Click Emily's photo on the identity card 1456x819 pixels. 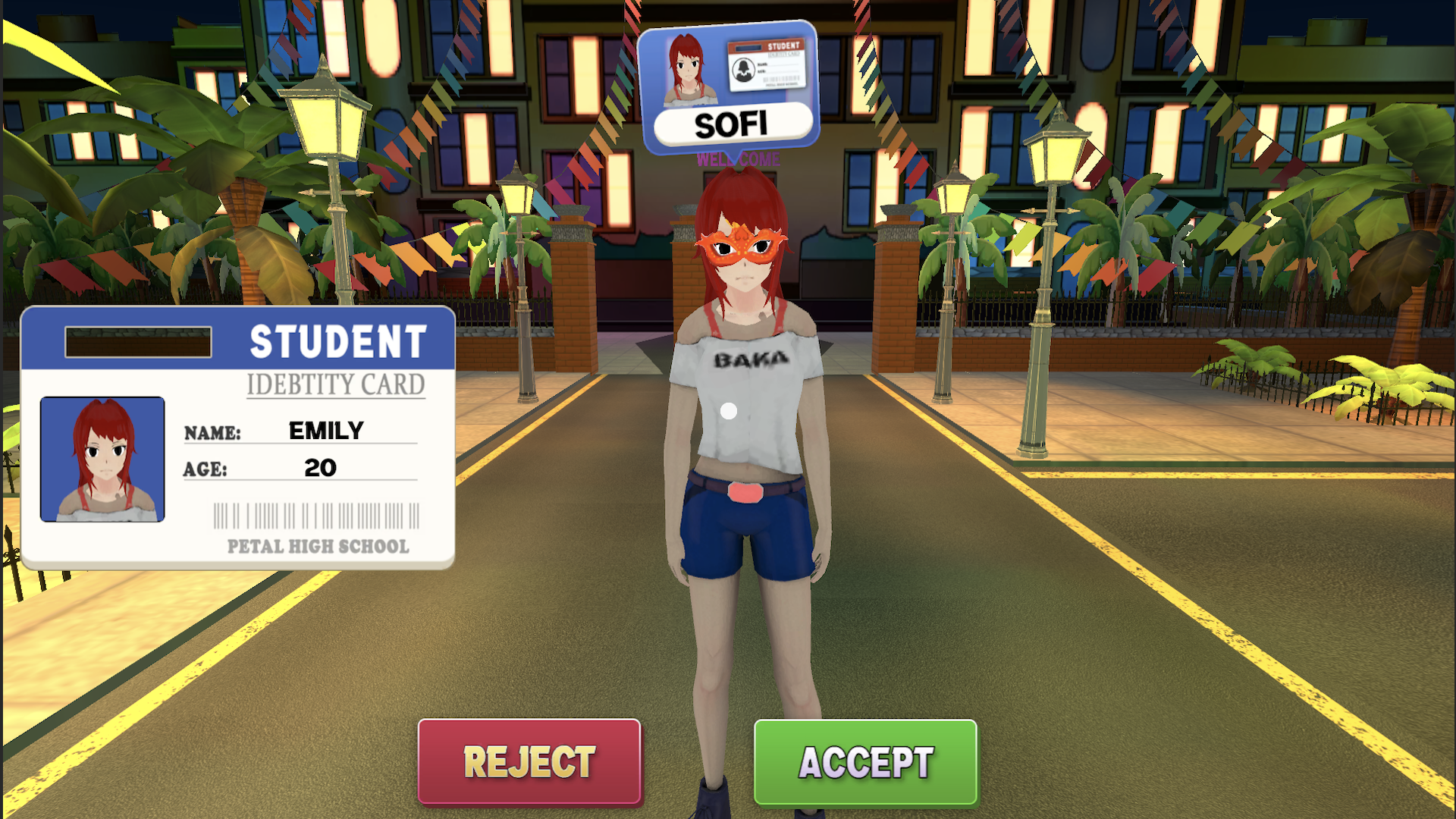point(102,457)
